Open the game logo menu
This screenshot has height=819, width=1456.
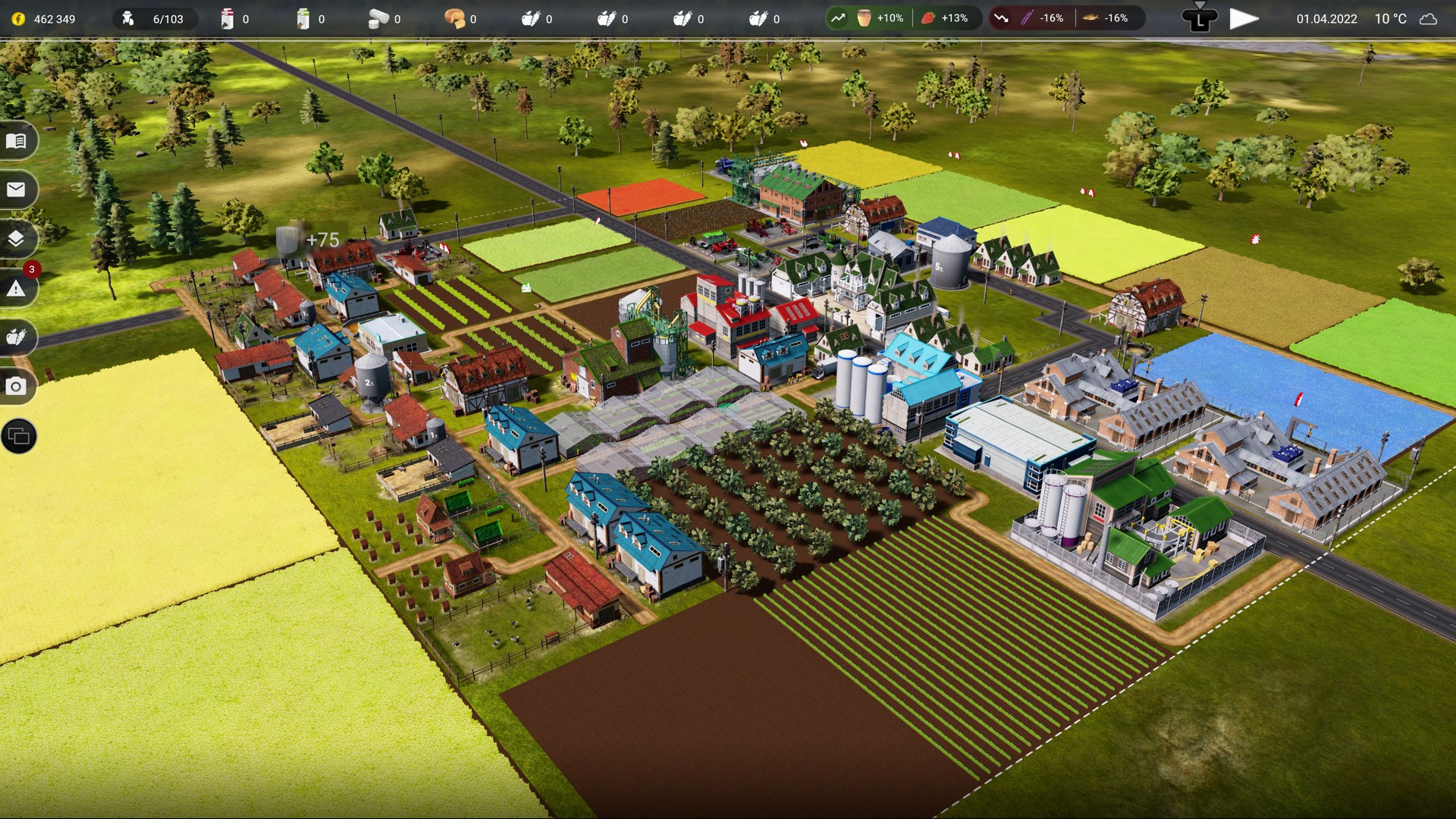click(1199, 20)
